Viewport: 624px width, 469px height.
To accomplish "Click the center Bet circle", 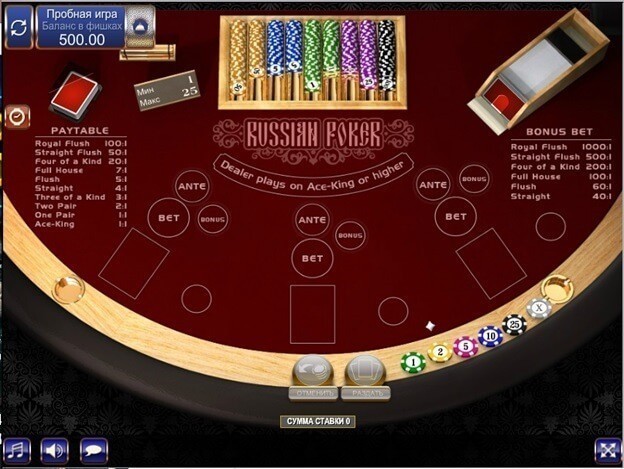I will (312, 258).
